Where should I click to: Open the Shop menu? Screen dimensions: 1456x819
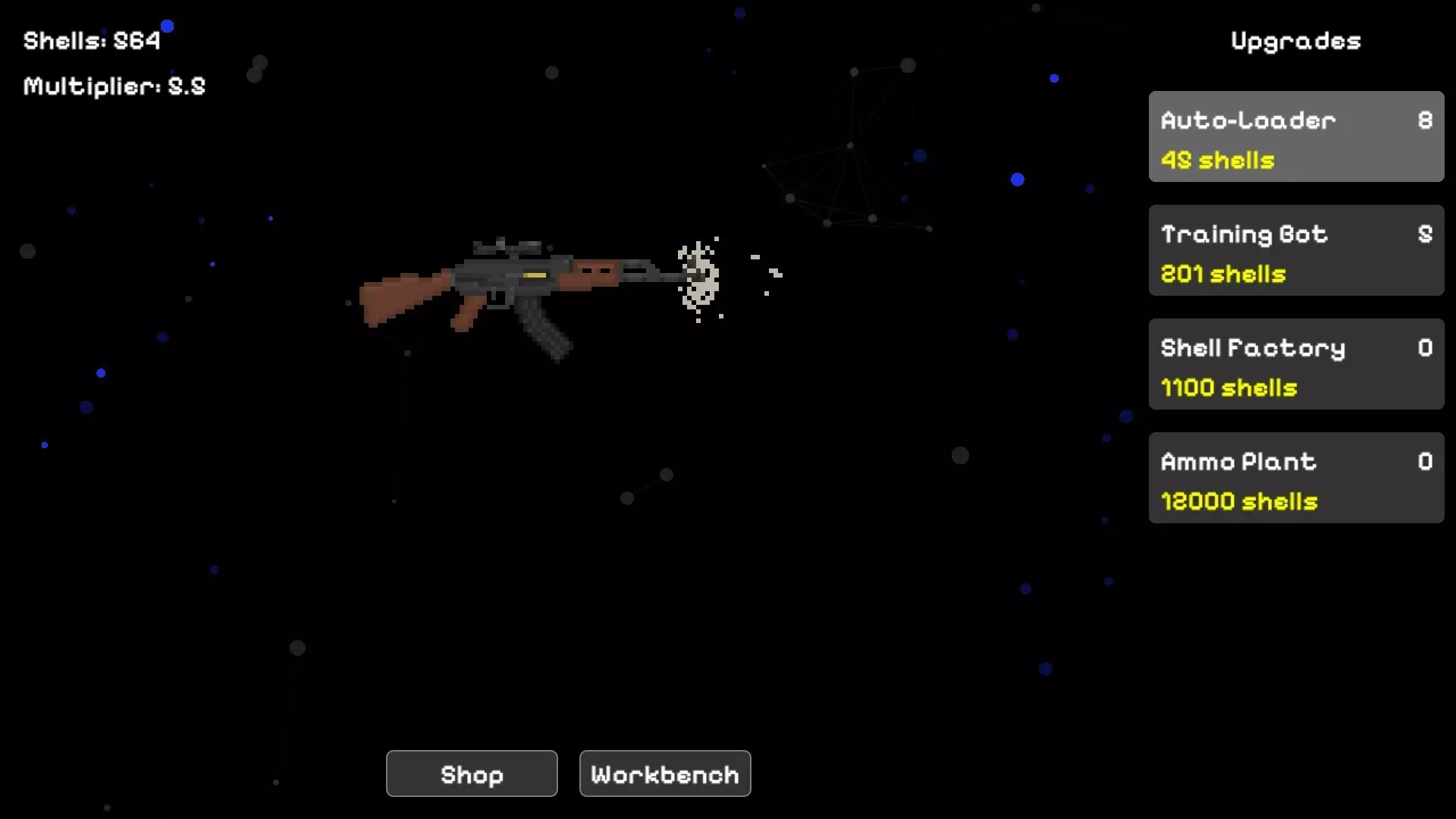pos(471,774)
